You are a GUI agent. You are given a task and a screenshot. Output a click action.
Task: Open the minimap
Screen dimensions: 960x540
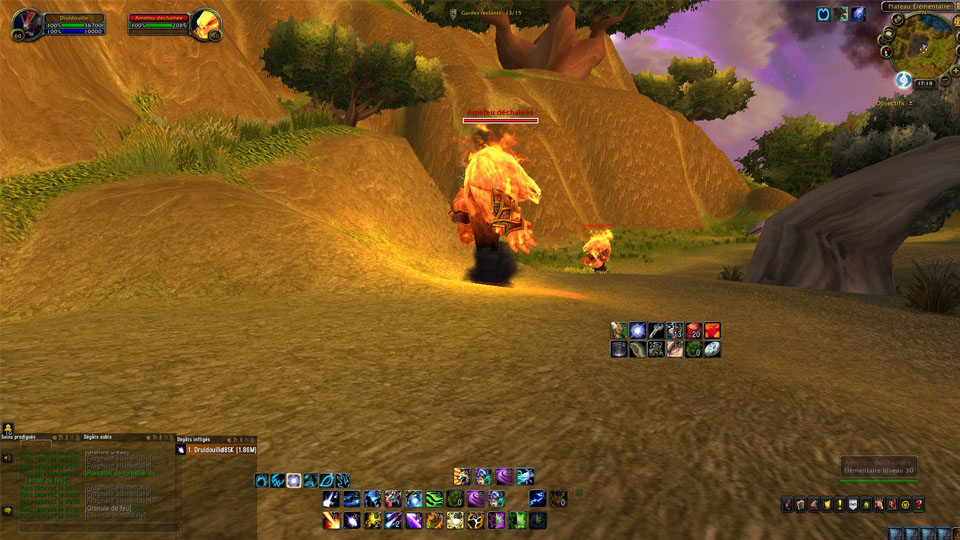click(x=921, y=43)
